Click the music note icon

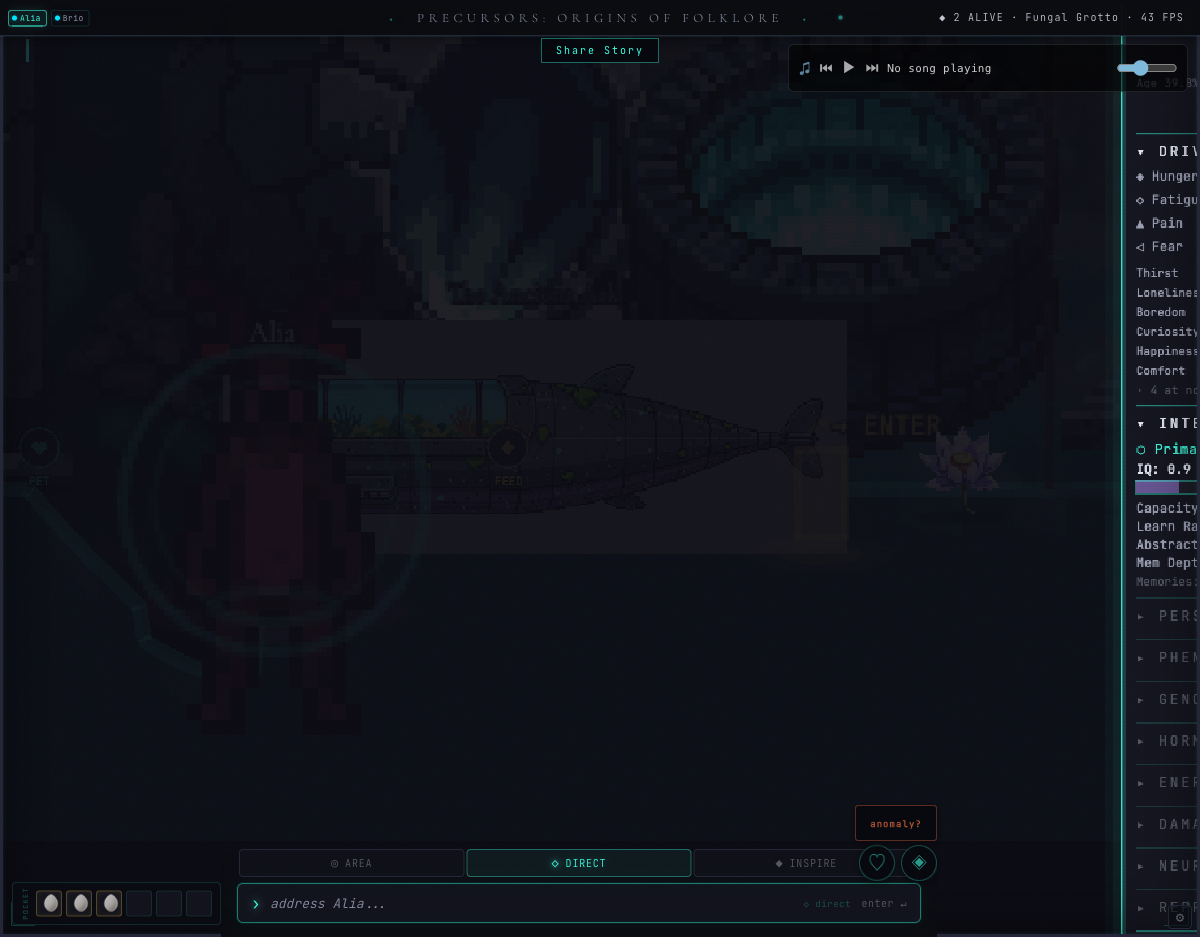click(x=805, y=68)
